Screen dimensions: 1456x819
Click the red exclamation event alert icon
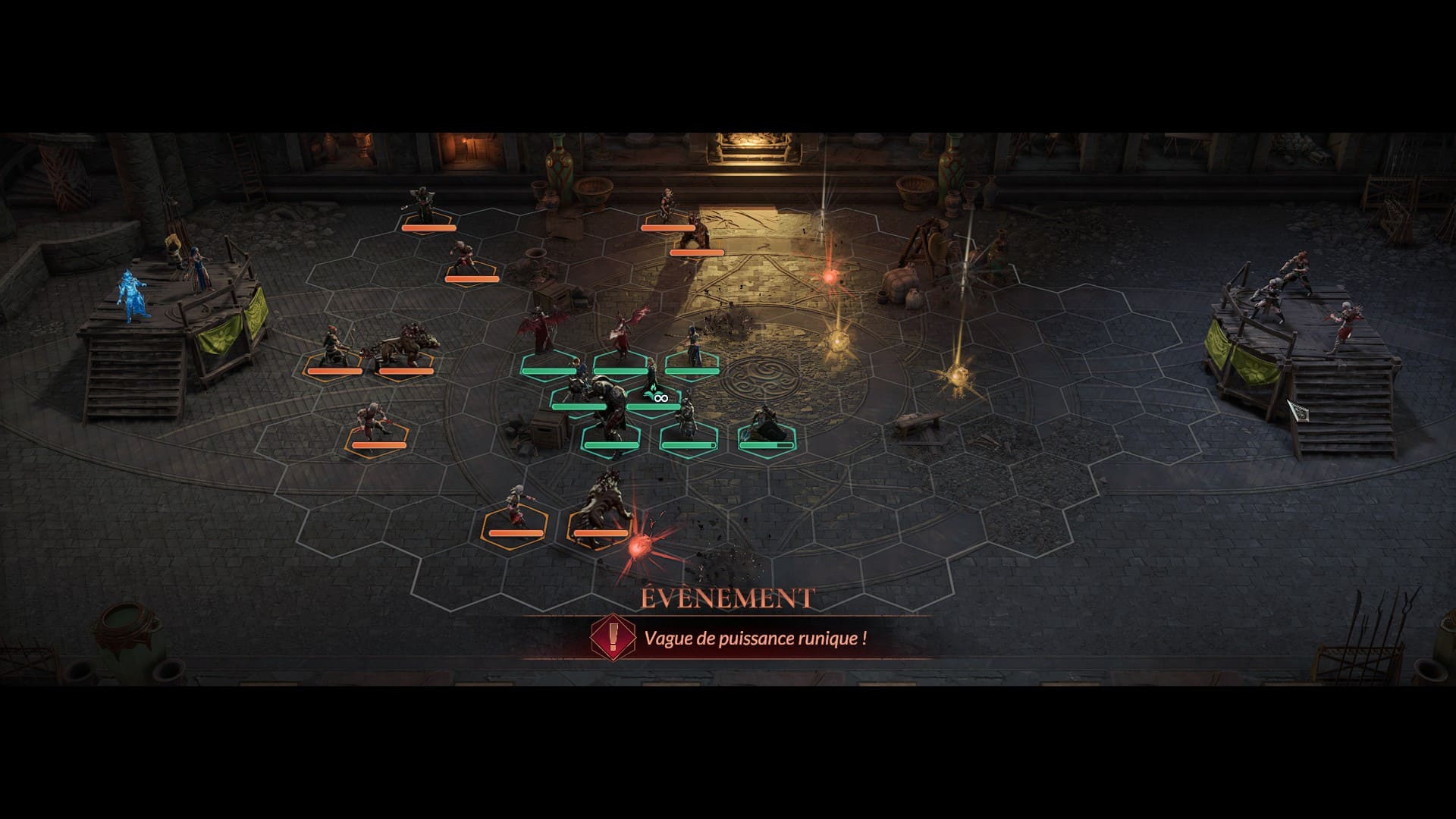[x=612, y=637]
